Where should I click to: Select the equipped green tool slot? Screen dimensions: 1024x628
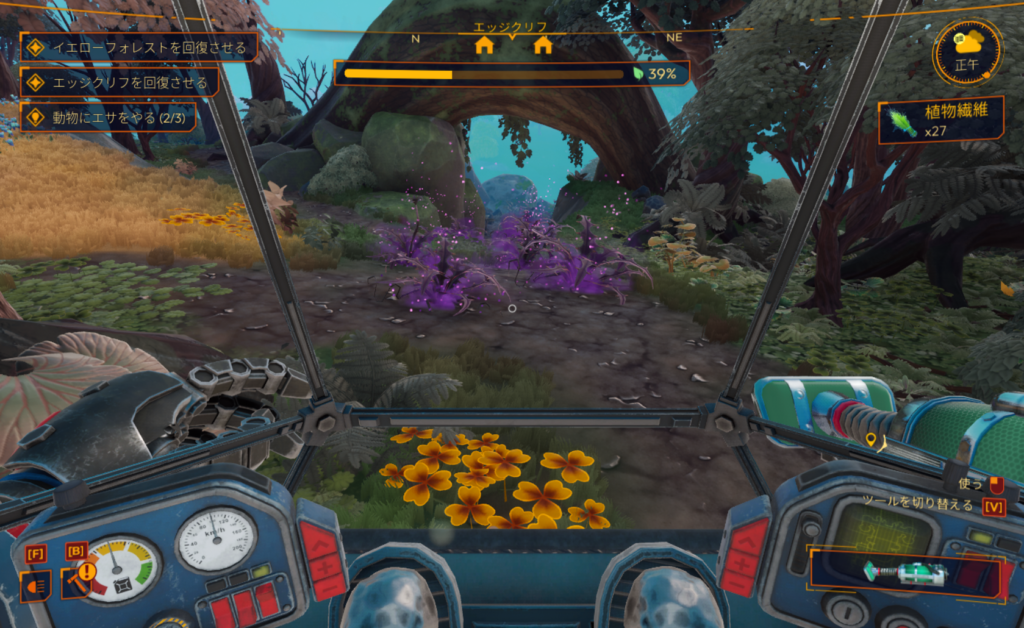[905, 573]
